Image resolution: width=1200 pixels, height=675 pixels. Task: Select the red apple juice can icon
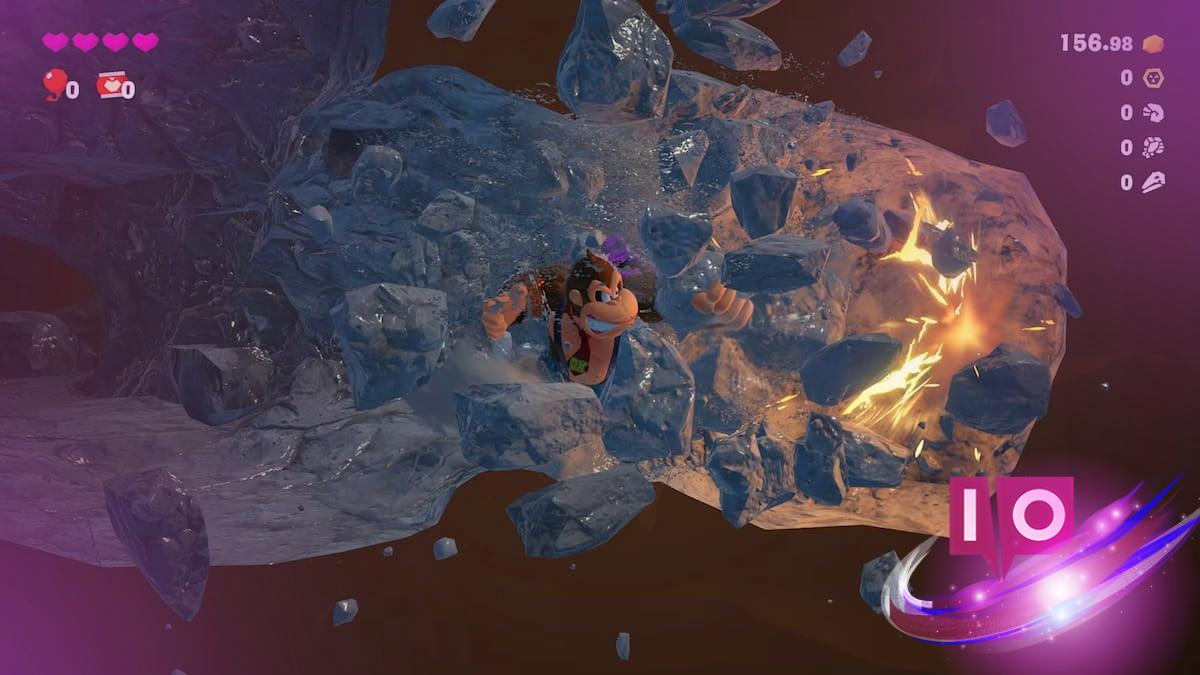(109, 85)
